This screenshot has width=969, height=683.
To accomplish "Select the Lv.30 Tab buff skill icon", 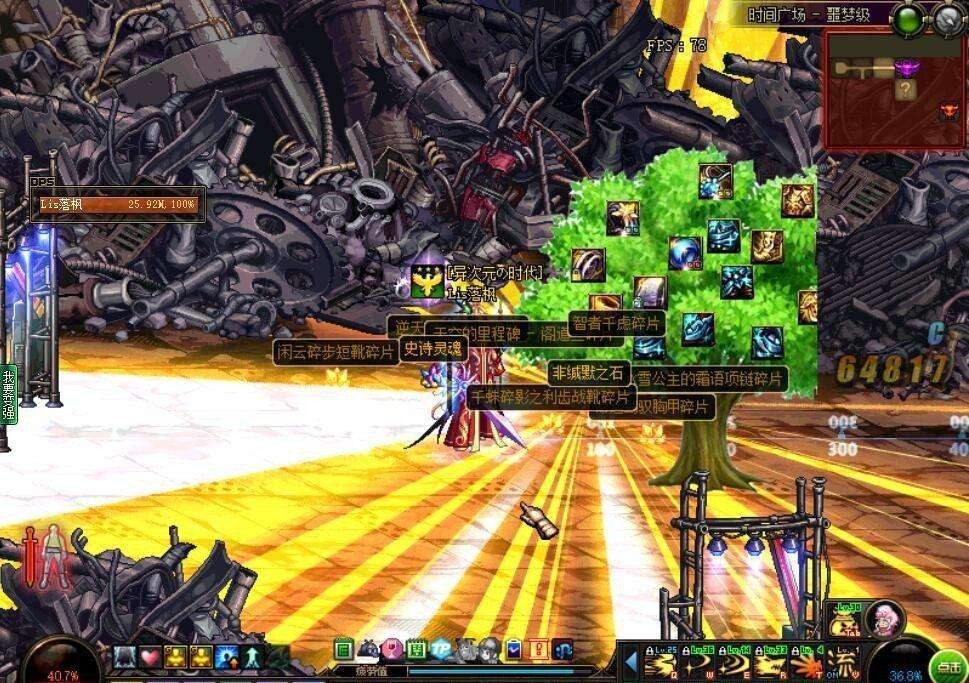I will coord(846,619).
